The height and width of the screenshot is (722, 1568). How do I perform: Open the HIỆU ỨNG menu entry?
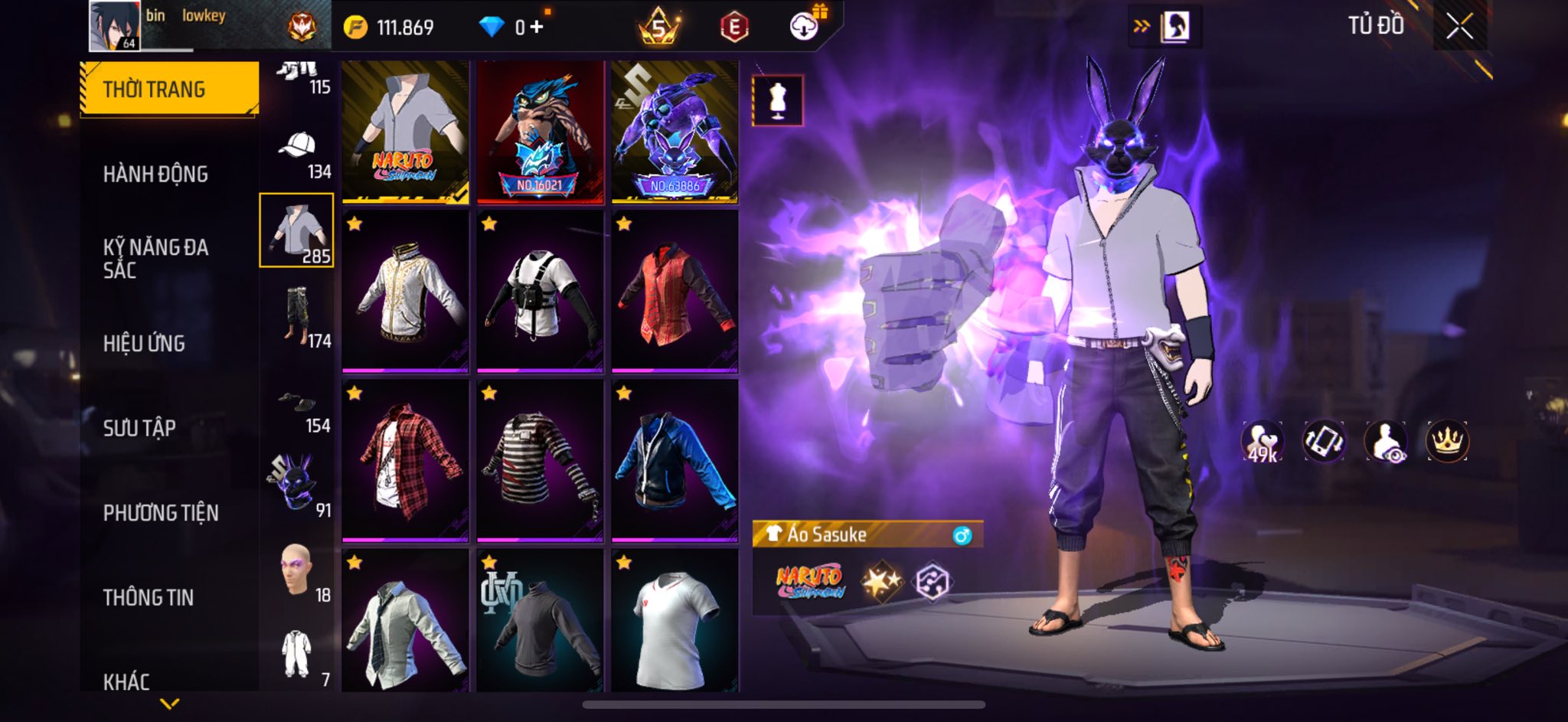click(144, 344)
